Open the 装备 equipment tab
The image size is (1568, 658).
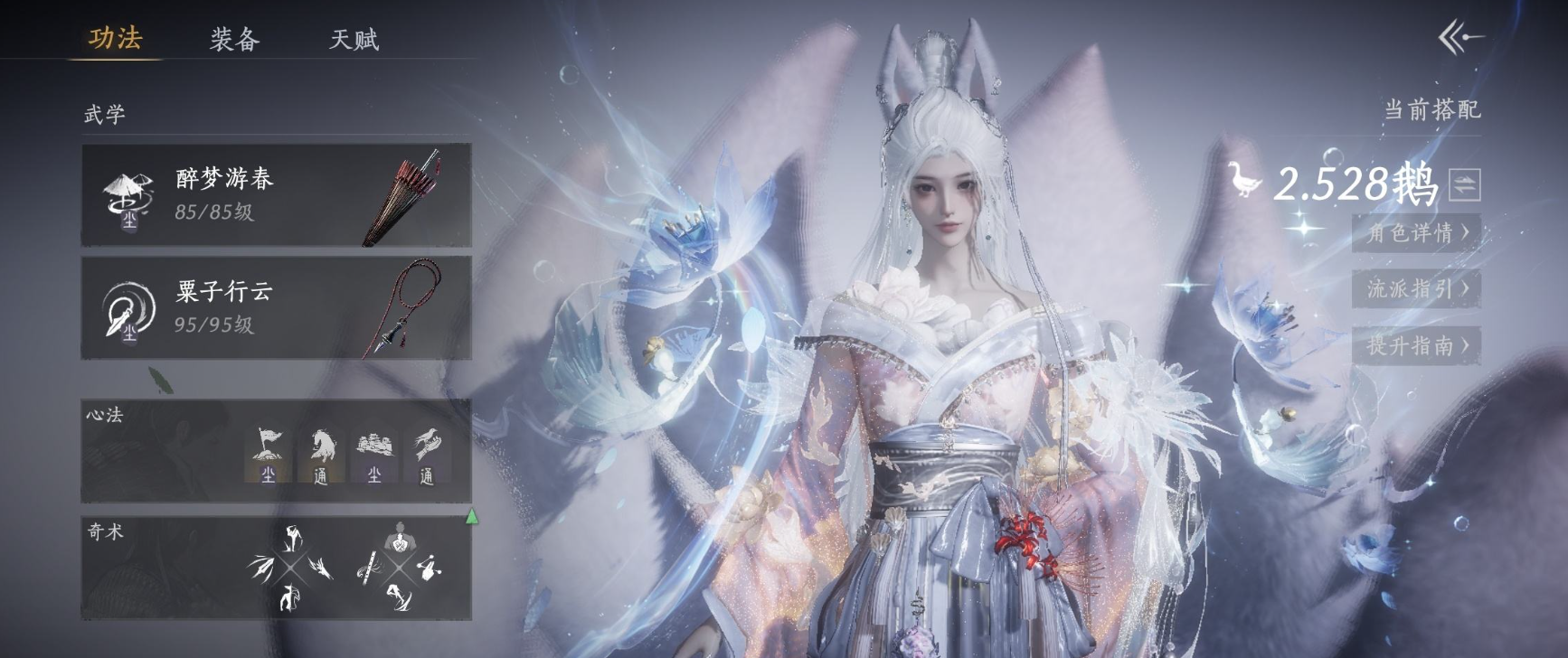point(234,39)
